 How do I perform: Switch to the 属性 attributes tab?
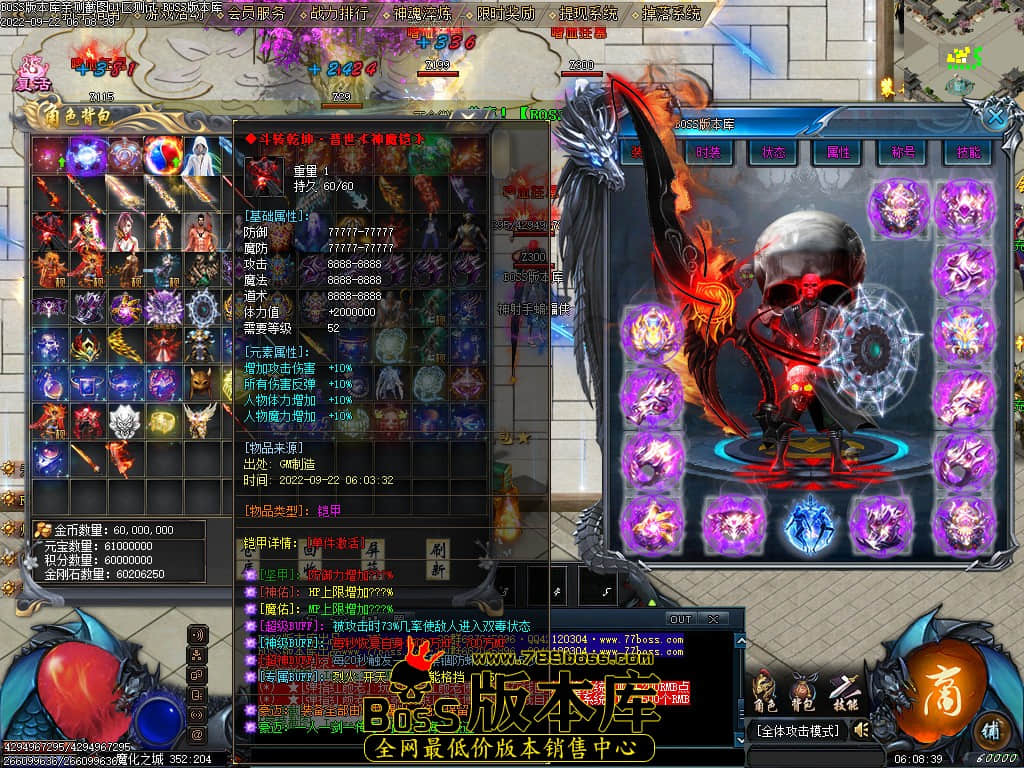[838, 152]
